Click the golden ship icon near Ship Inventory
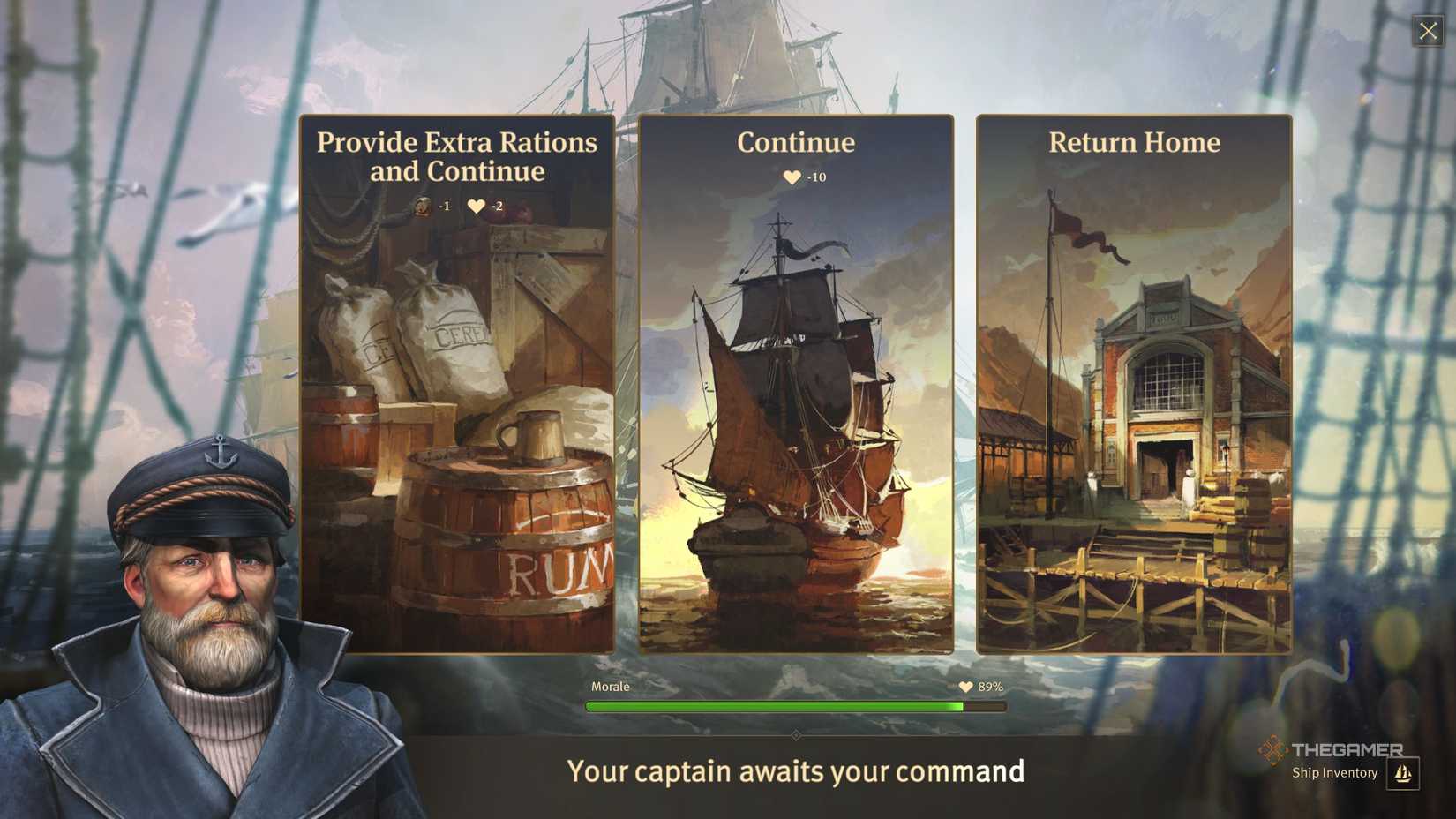Image resolution: width=1456 pixels, height=819 pixels. (x=1403, y=775)
